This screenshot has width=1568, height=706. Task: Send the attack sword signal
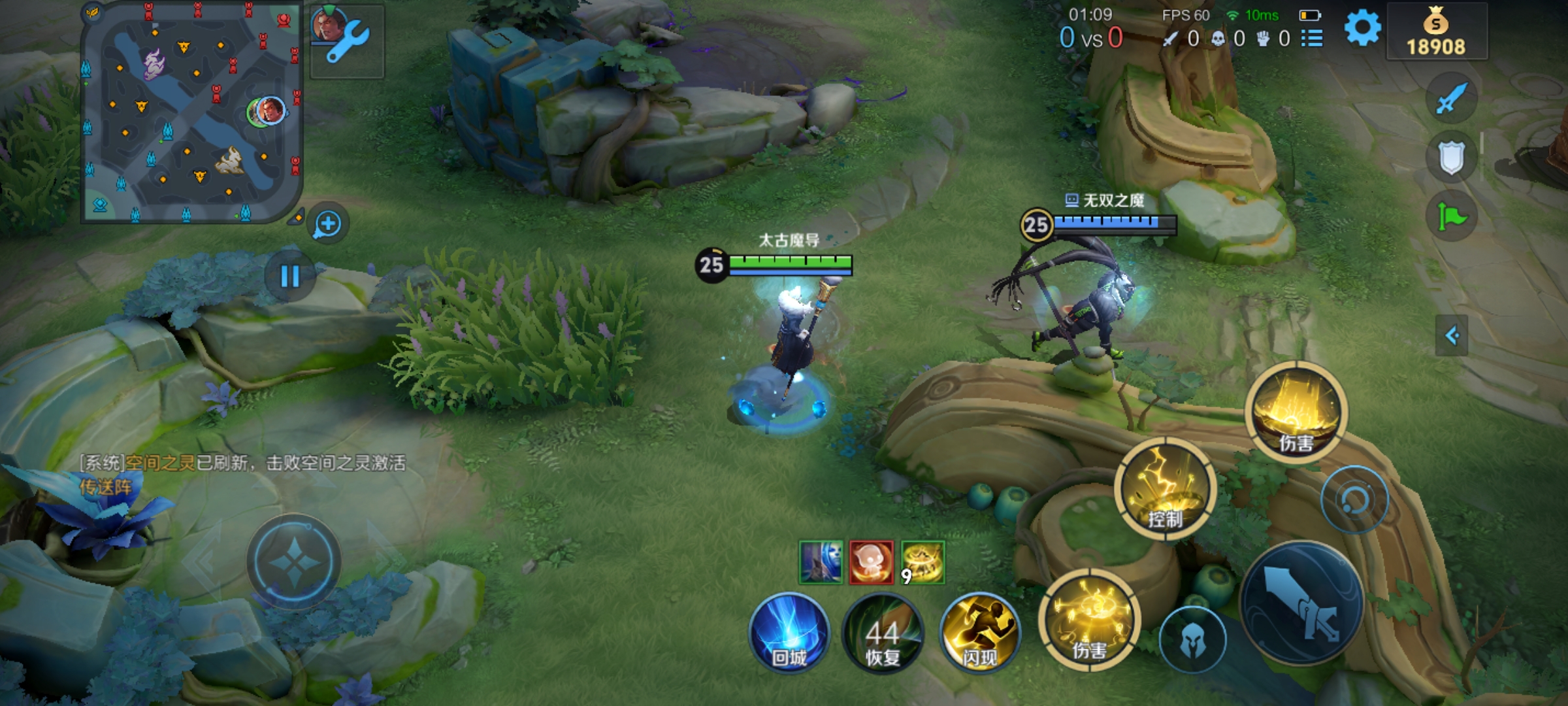click(x=1451, y=99)
